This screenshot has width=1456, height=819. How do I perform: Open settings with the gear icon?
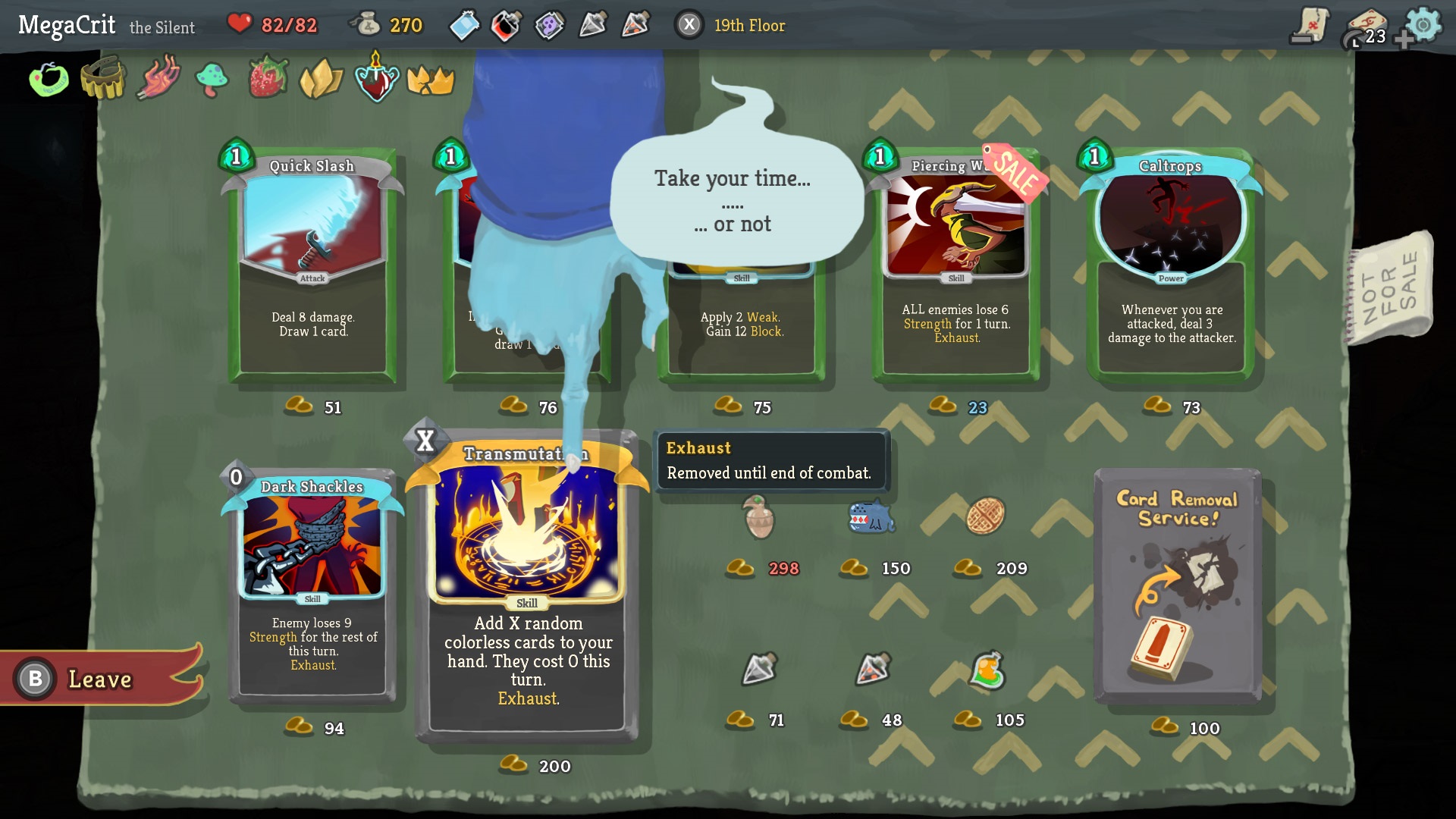(1423, 25)
